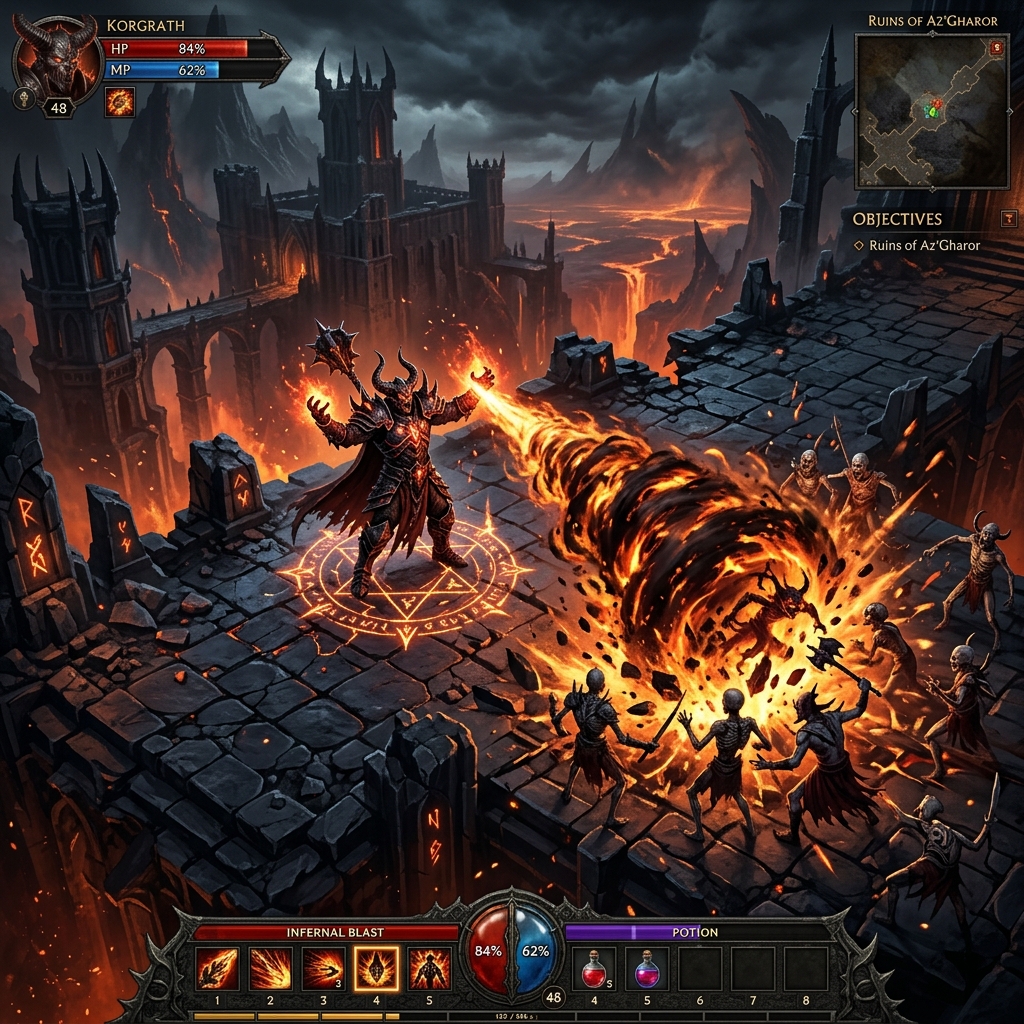The height and width of the screenshot is (1024, 1024).
Task: Use the red health potion
Action: click(594, 968)
